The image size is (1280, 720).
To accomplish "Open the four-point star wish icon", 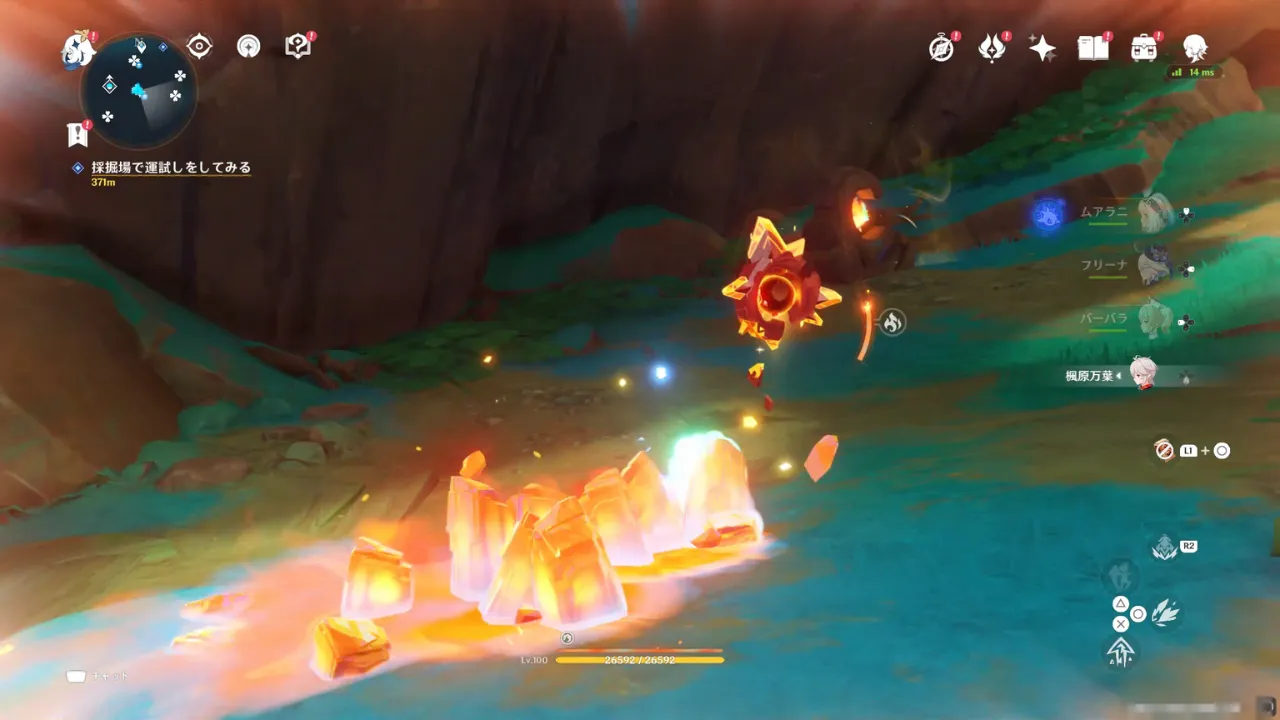I will point(1042,48).
